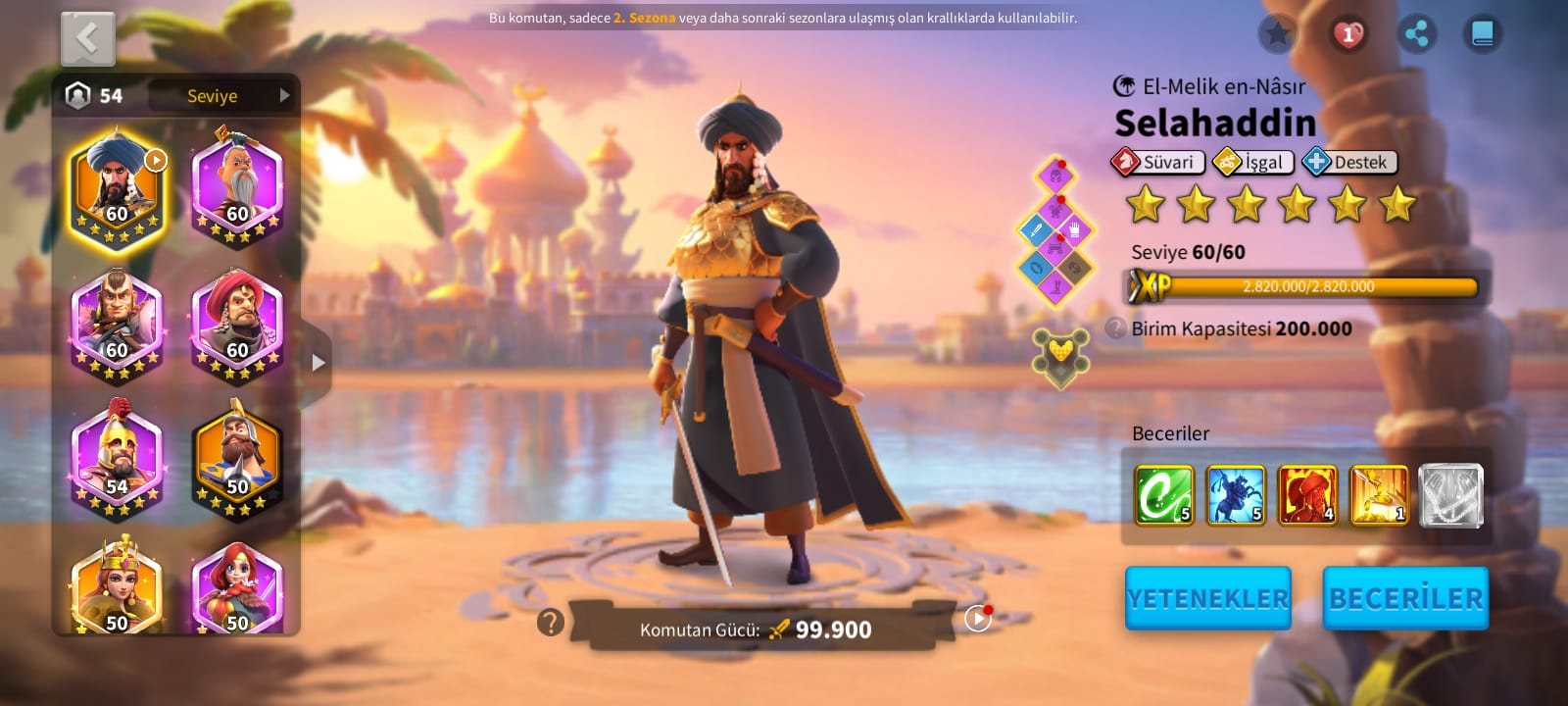Open the YETENEKLER talents screen
Viewport: 1568px width, 706px height.
point(1207,598)
